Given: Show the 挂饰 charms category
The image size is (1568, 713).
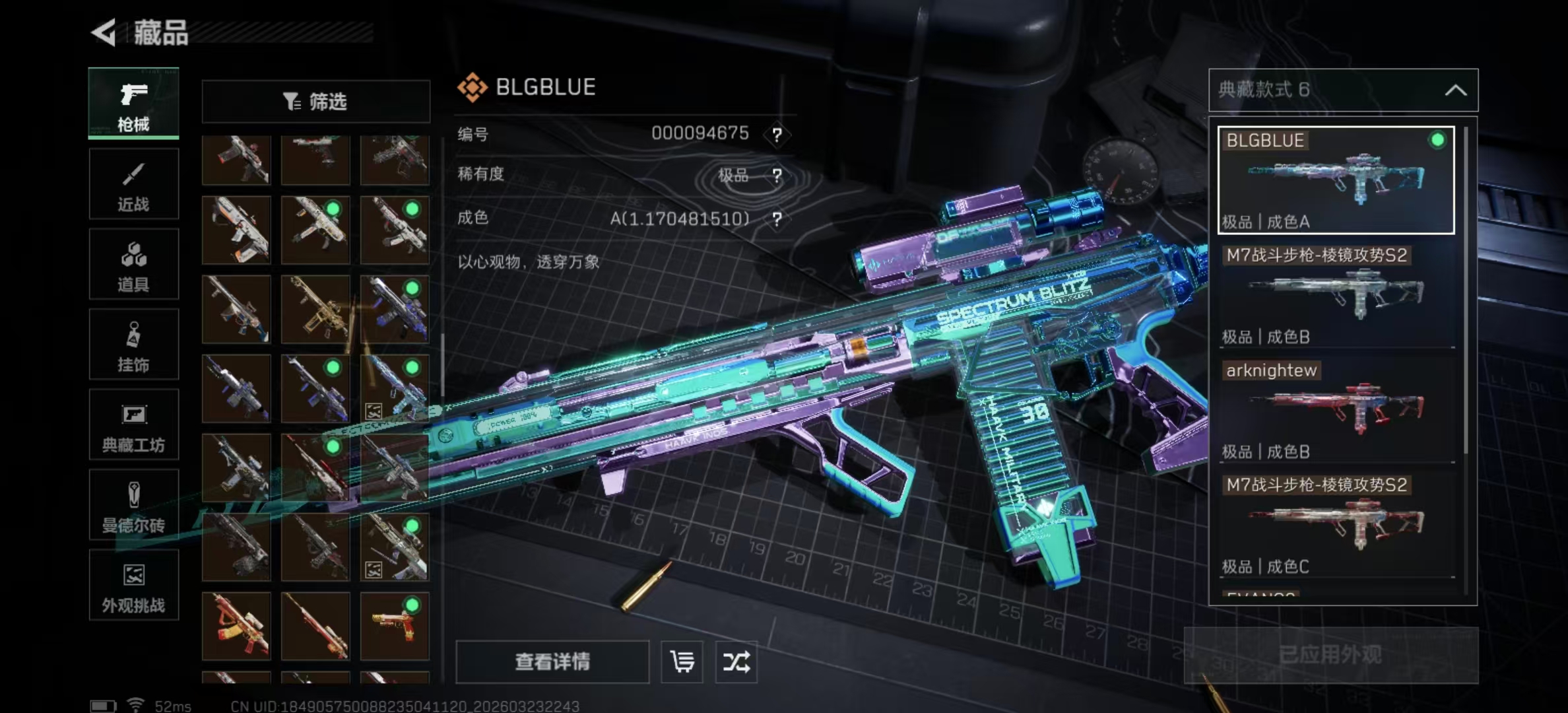Looking at the screenshot, I should coord(133,345).
